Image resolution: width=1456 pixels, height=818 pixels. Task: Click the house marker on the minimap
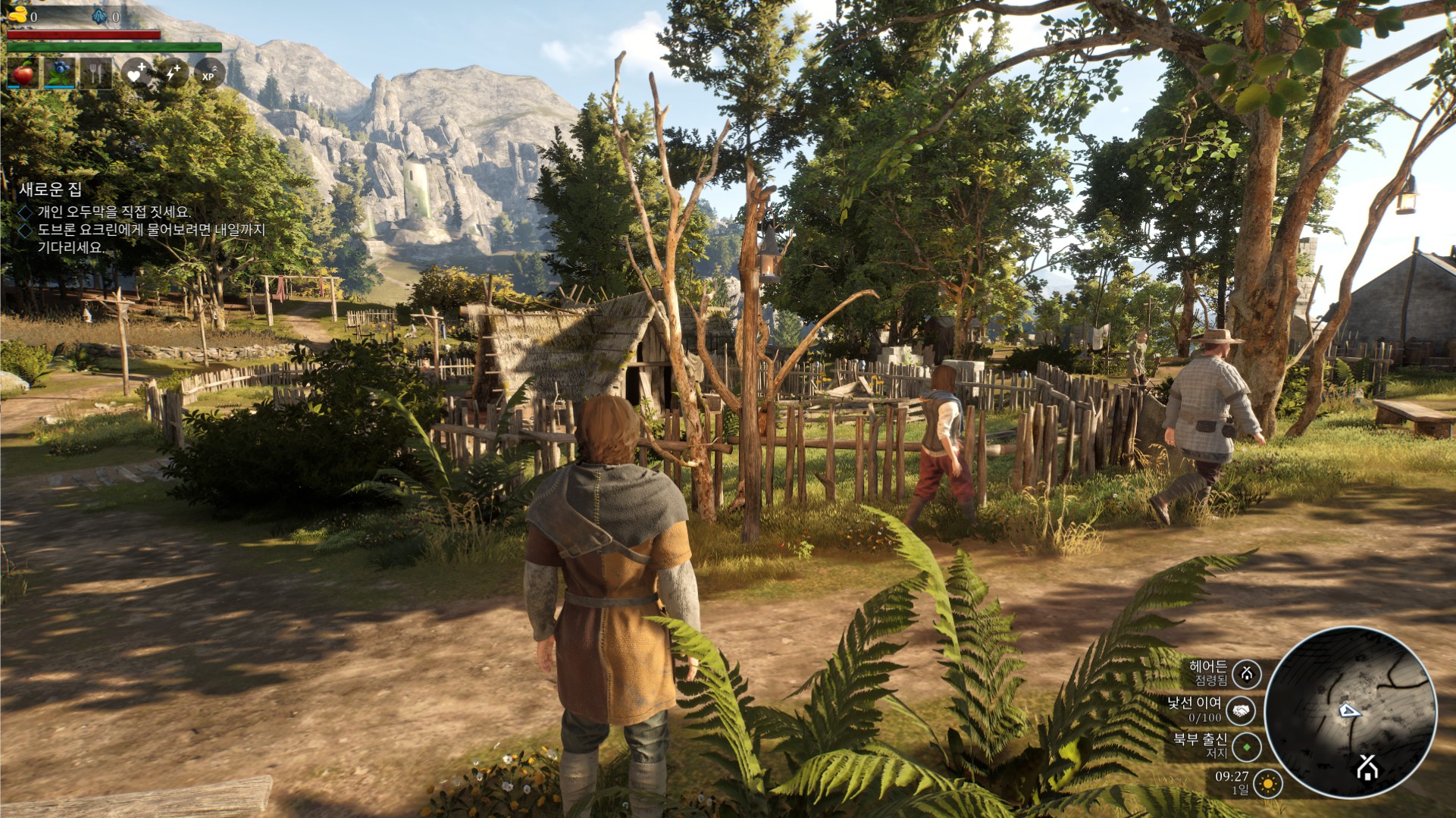click(1367, 768)
